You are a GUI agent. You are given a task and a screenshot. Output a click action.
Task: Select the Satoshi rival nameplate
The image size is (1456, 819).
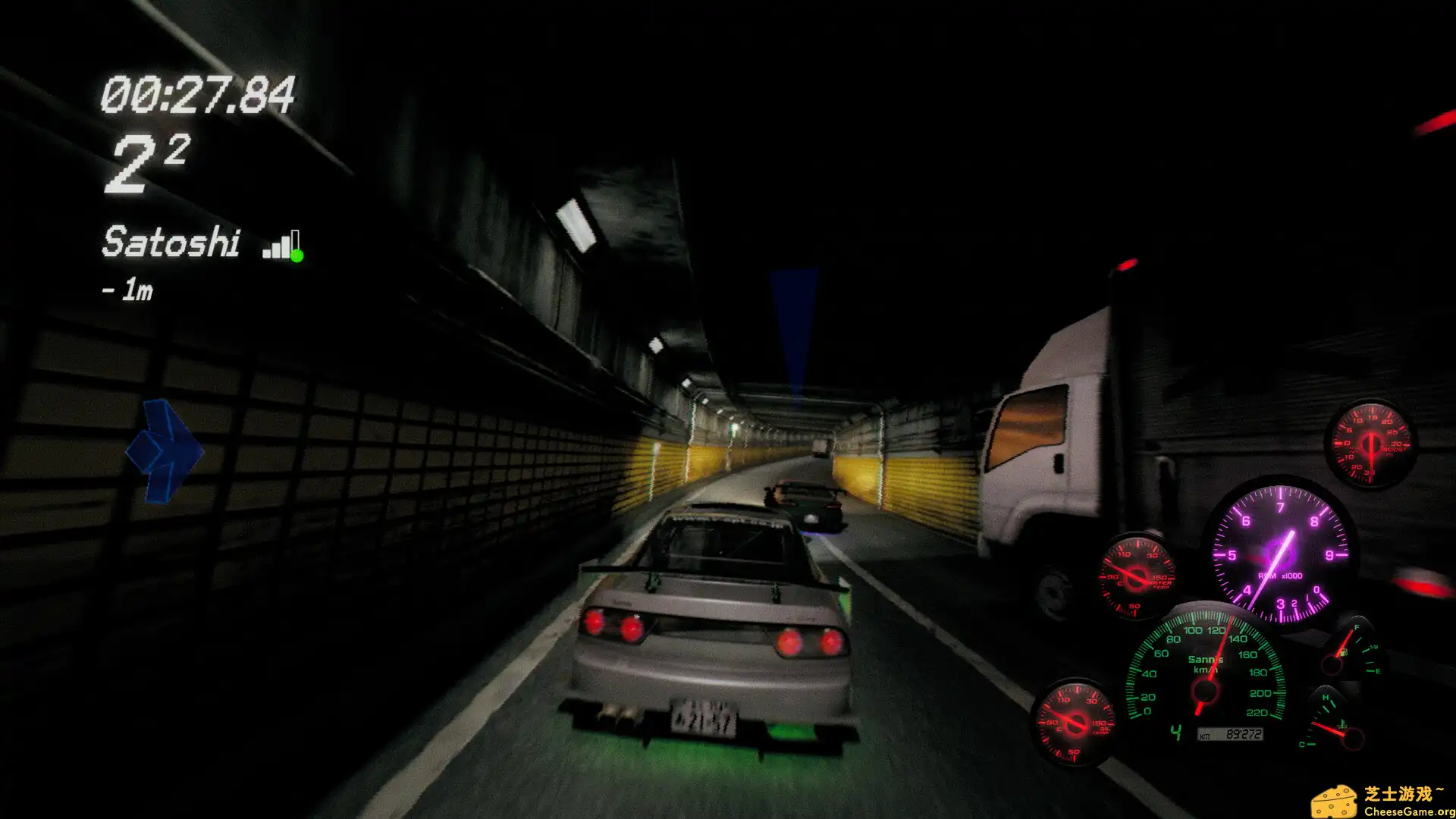coord(171,243)
